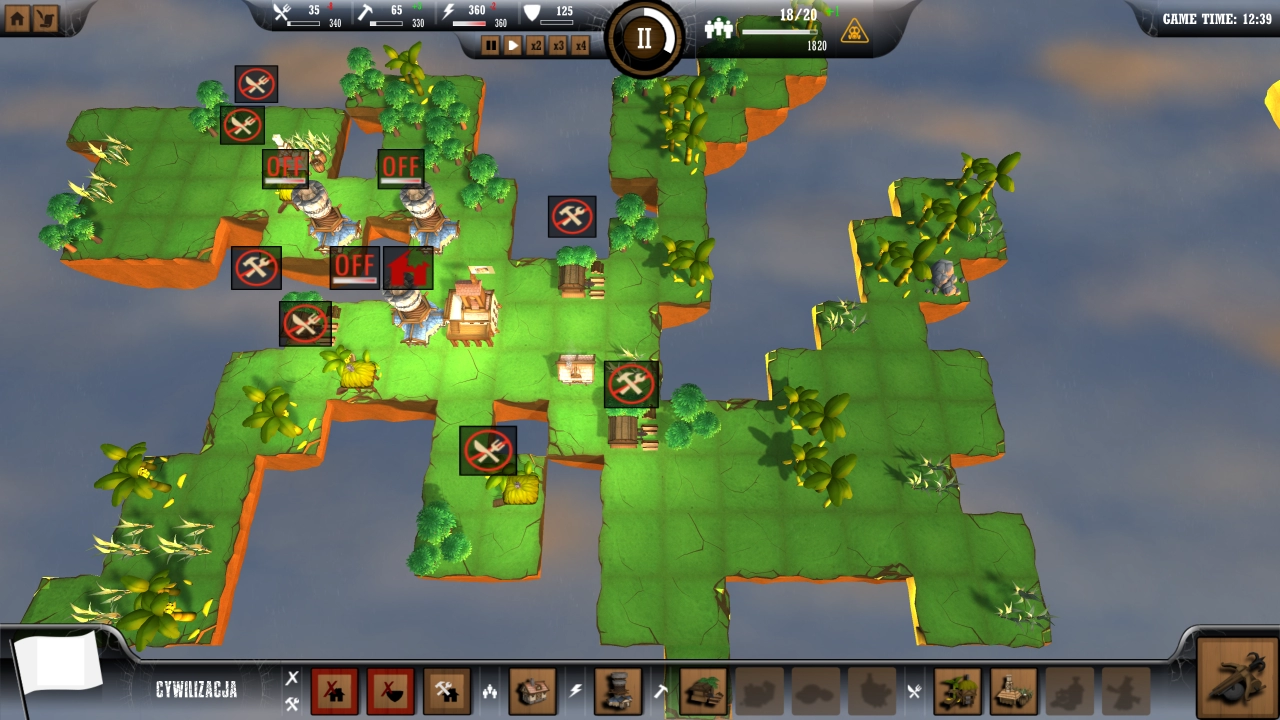Click the fork food resource icon in top bar
The height and width of the screenshot is (720, 1280).
pyautogui.click(x=283, y=13)
